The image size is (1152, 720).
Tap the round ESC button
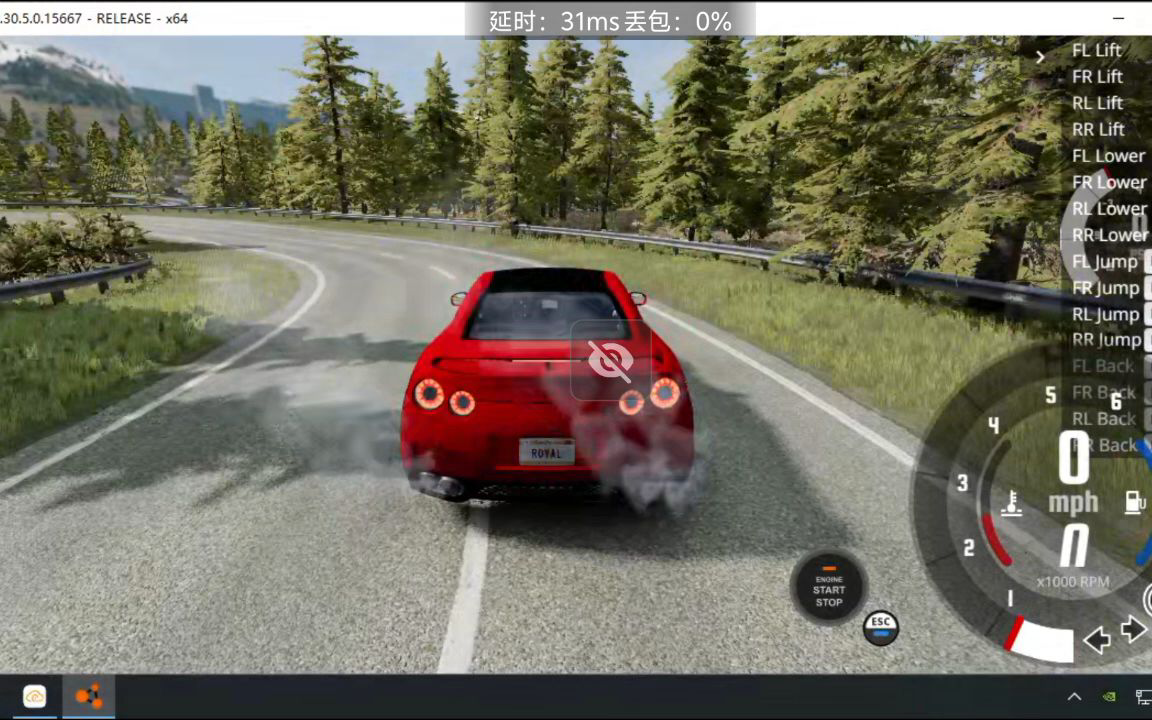click(x=880, y=627)
